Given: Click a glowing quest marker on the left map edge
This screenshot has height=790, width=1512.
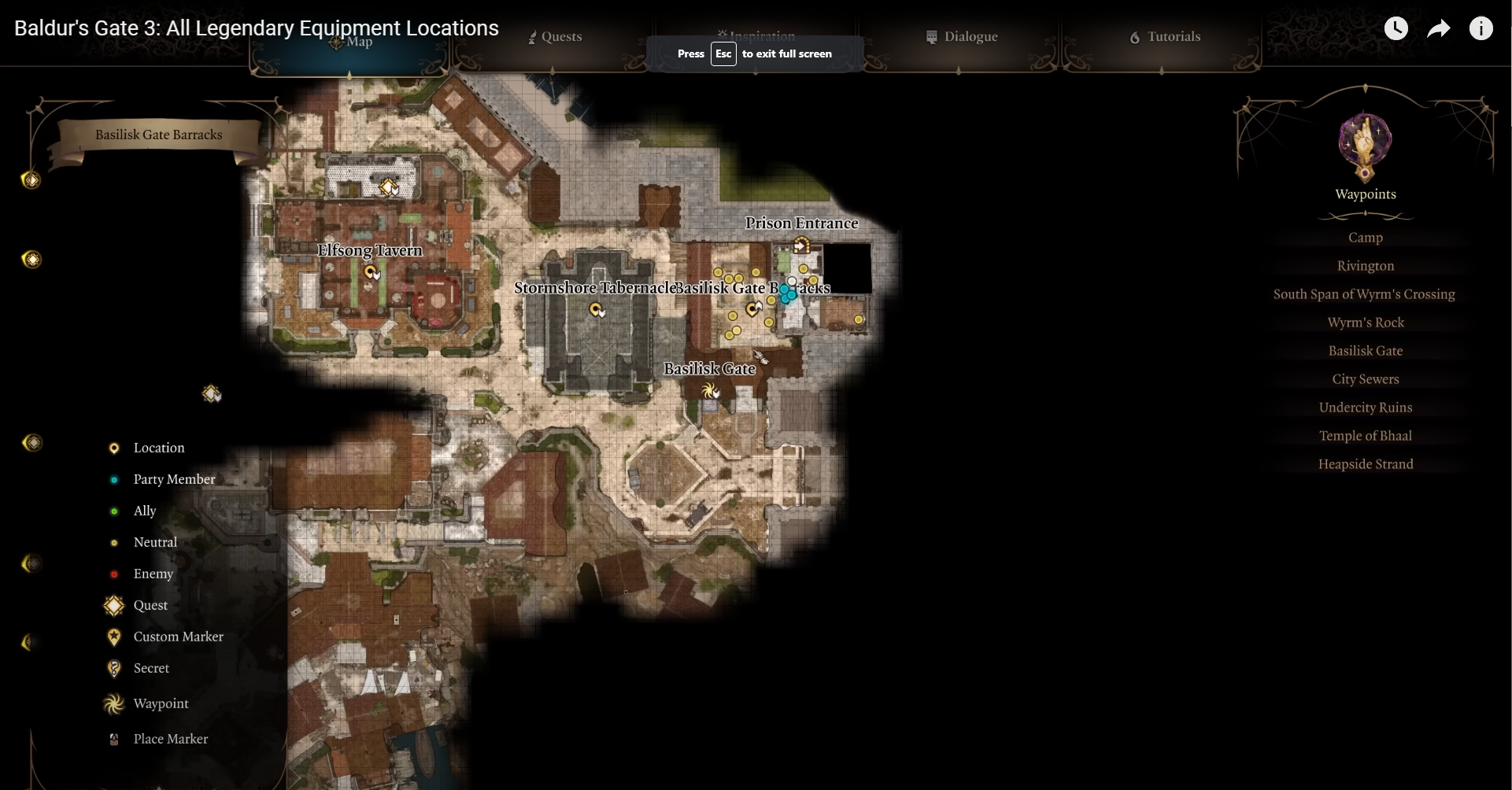Looking at the screenshot, I should point(31,260).
